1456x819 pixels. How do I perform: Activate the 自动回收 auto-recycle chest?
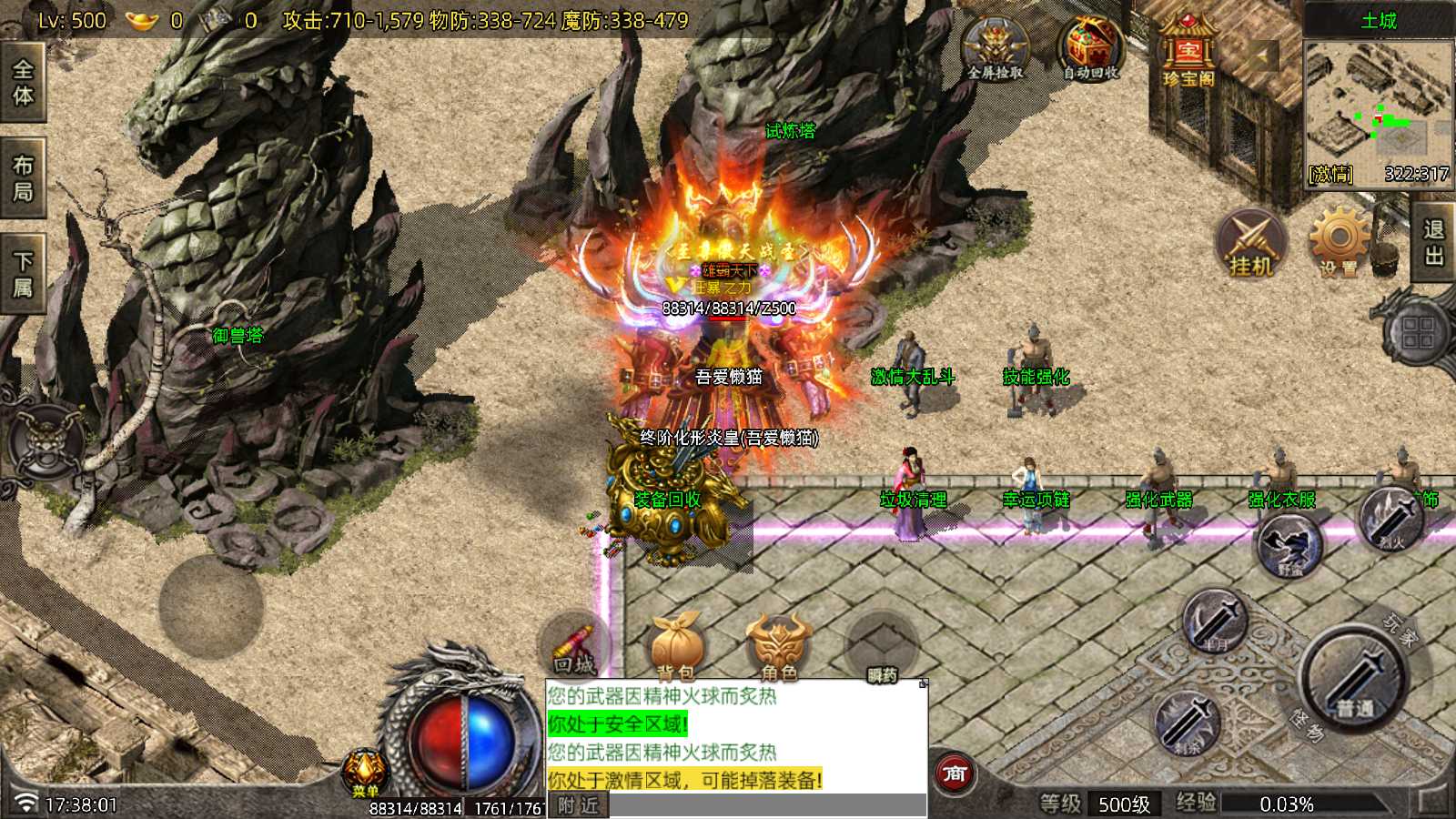1090,50
